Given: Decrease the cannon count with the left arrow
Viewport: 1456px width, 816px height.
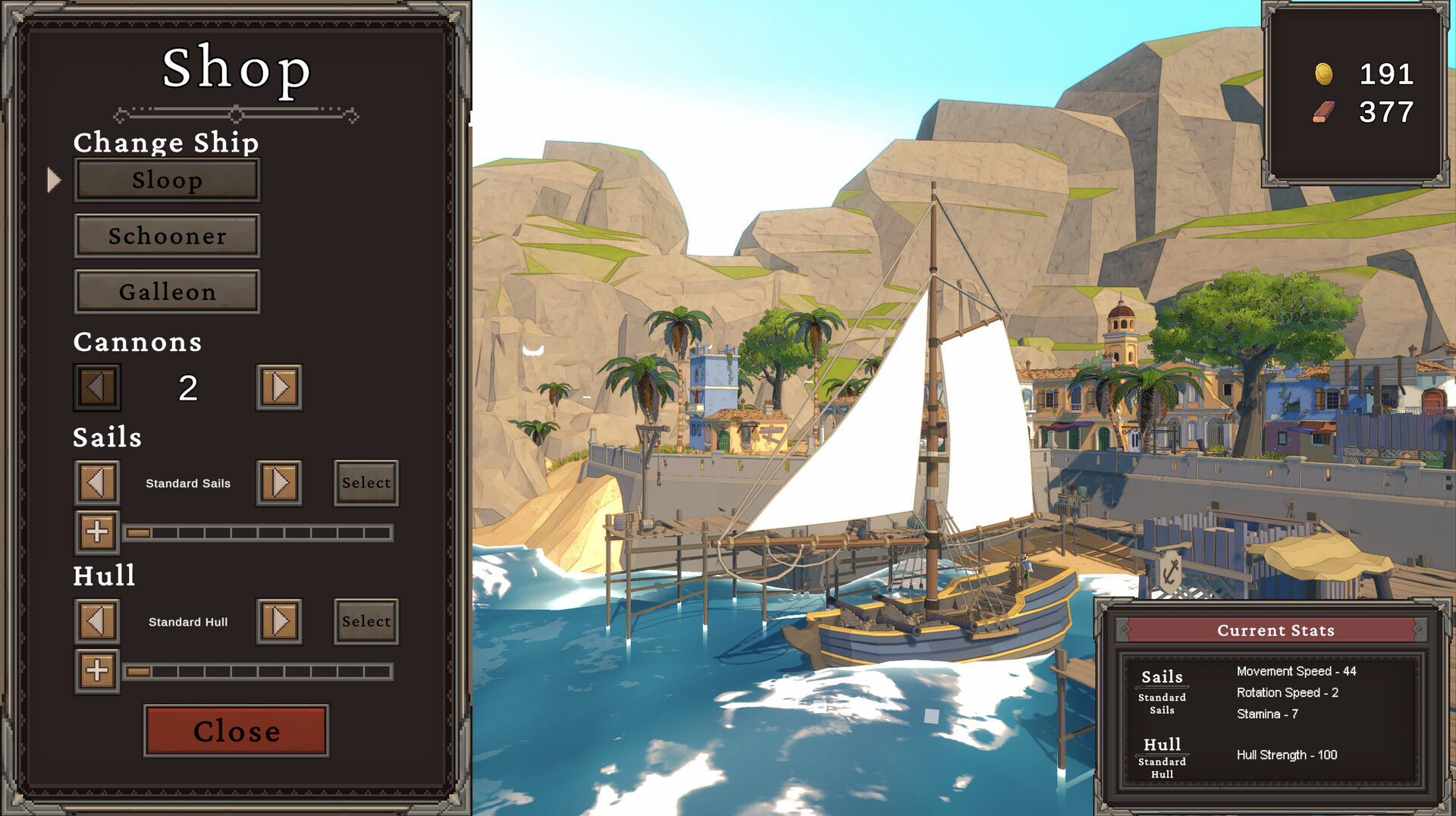Looking at the screenshot, I should click(96, 387).
